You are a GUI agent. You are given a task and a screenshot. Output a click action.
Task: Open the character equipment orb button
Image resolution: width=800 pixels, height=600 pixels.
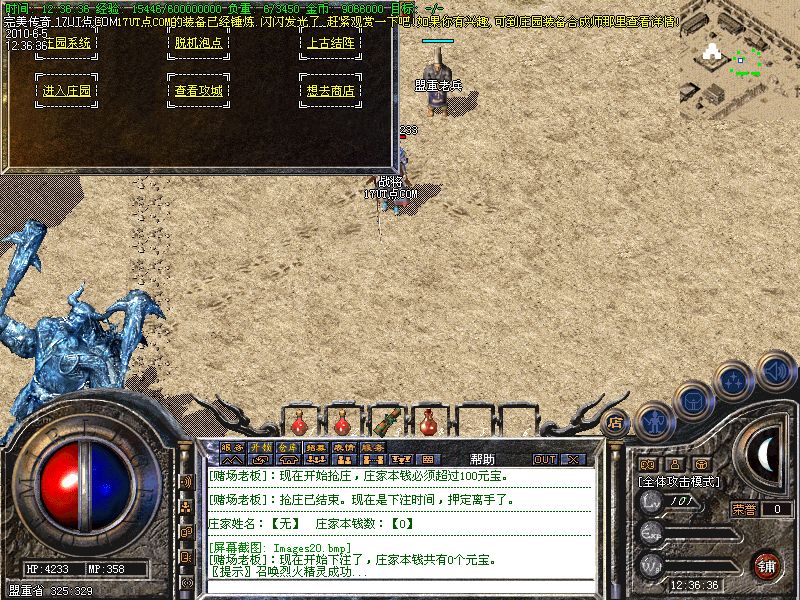pyautogui.click(x=655, y=420)
